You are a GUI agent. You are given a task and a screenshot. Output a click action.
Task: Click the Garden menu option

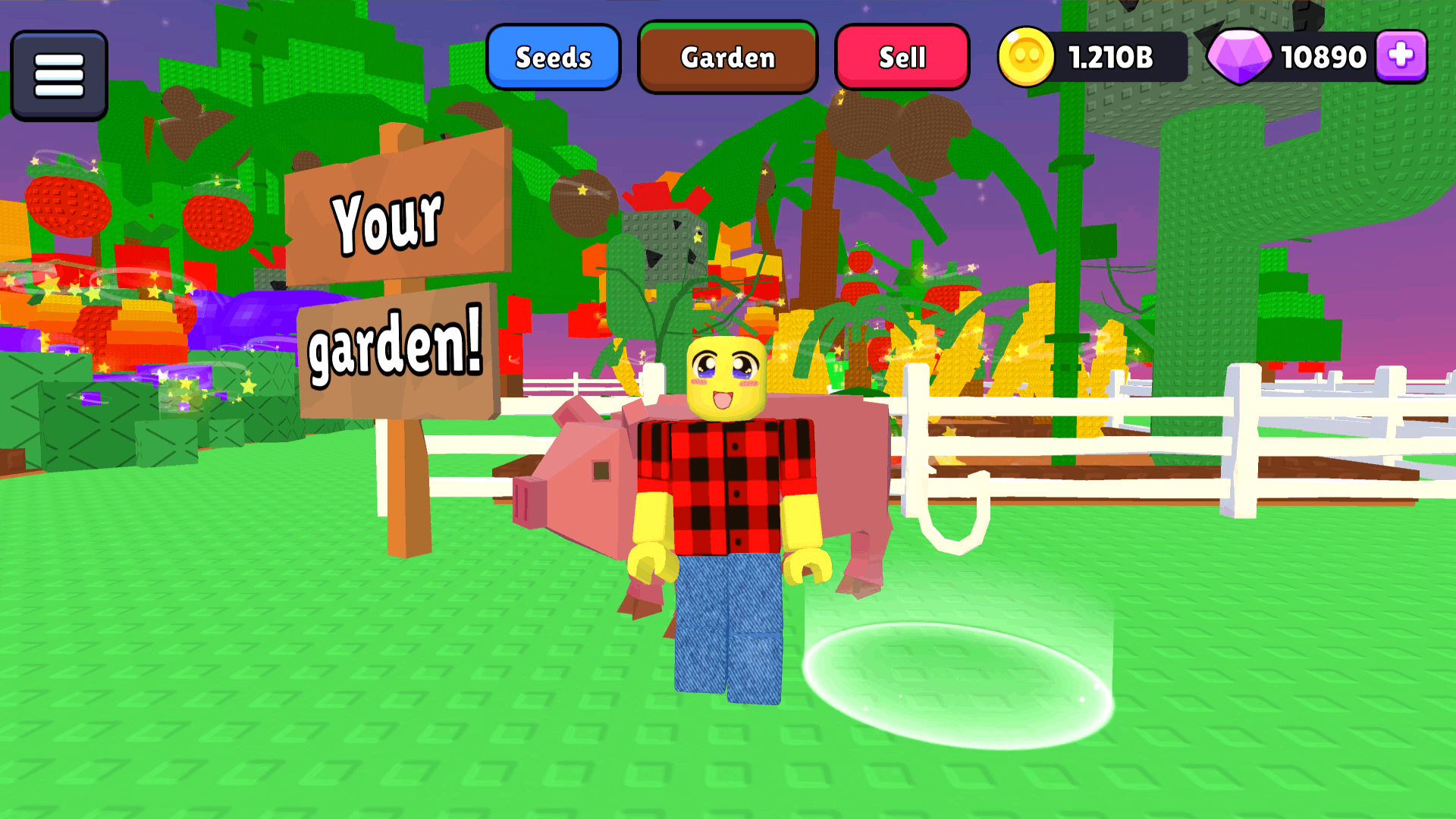(x=727, y=57)
